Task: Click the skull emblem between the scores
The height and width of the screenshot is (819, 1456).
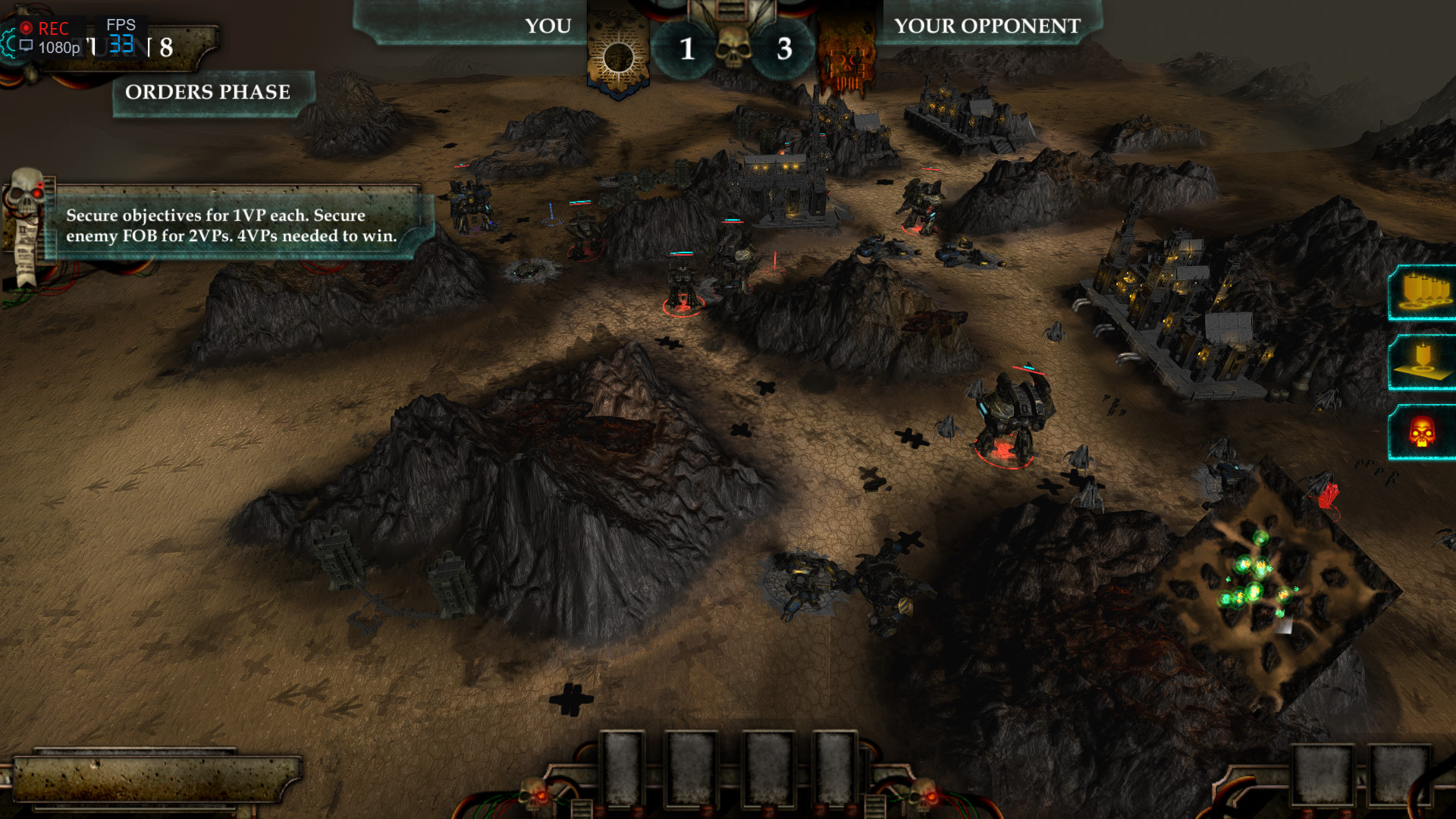Action: pyautogui.click(x=733, y=47)
